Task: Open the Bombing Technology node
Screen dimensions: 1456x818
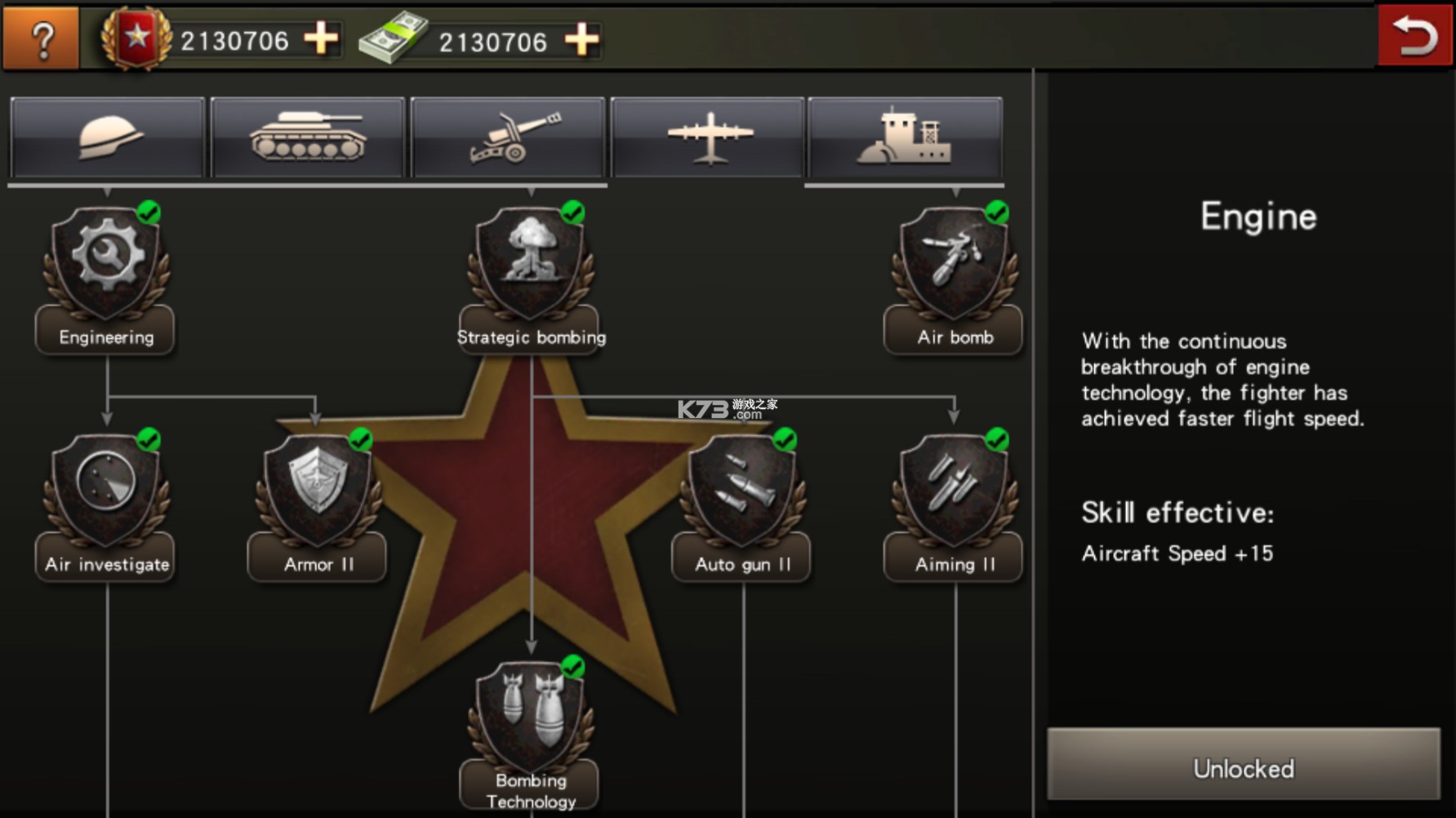Action: point(531,718)
